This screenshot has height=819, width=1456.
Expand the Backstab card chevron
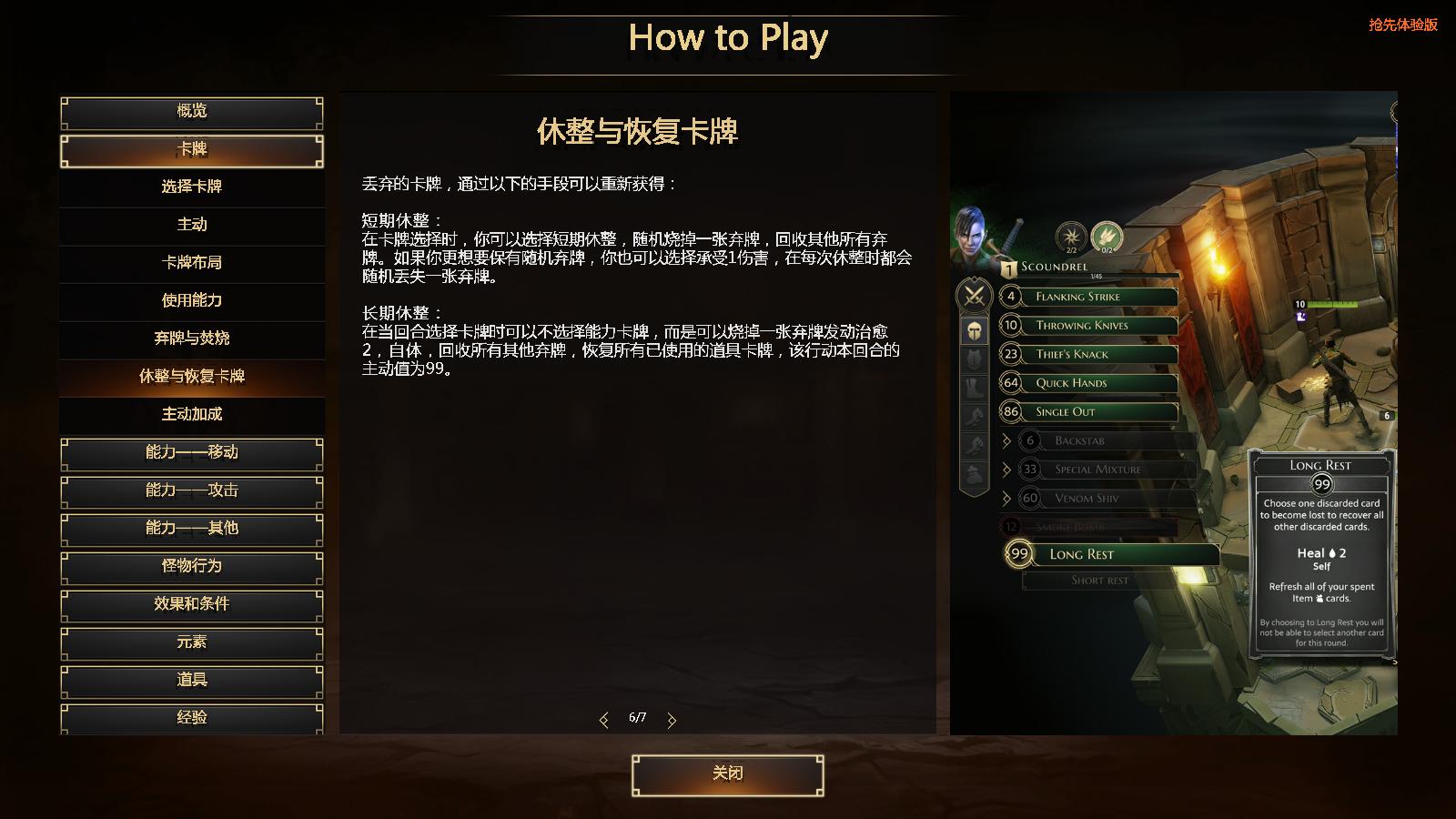coord(1006,440)
